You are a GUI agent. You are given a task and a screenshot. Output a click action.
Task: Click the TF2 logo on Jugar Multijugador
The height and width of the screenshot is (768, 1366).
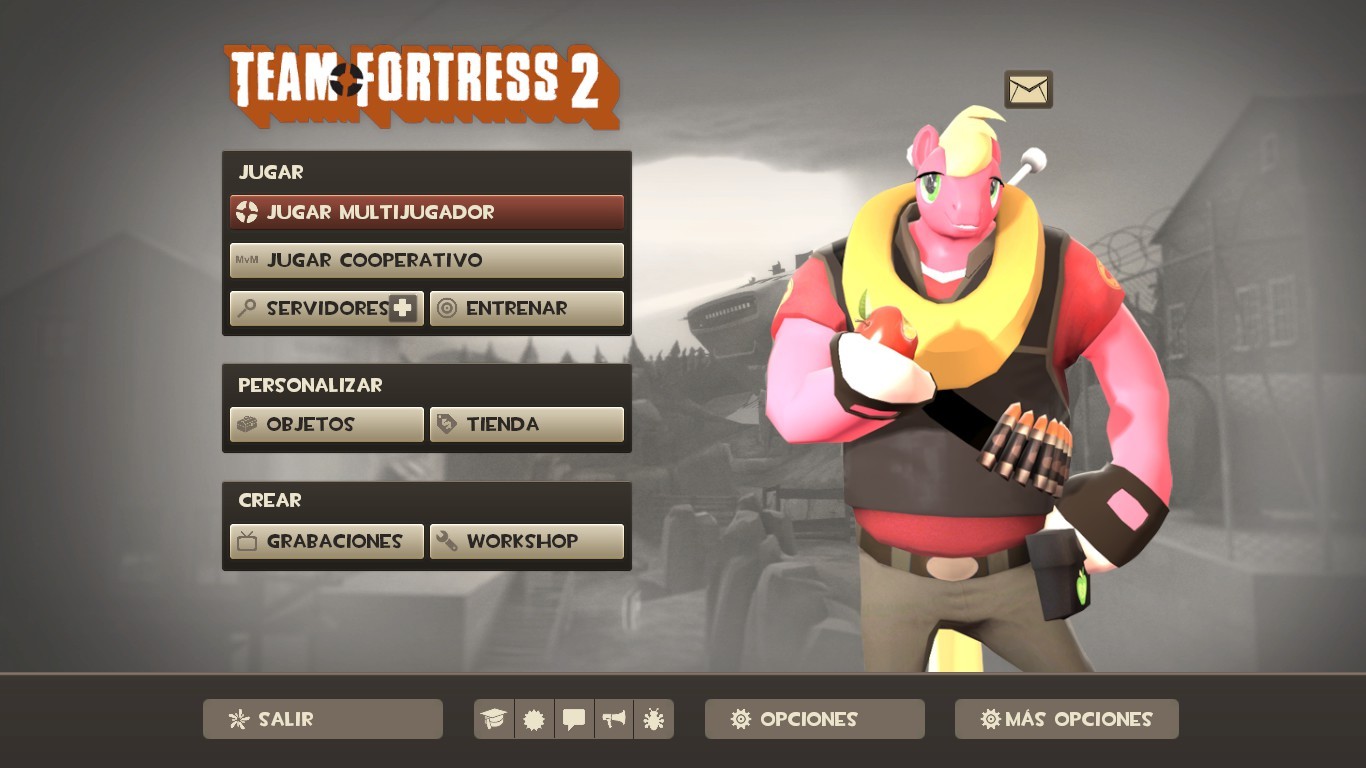250,212
